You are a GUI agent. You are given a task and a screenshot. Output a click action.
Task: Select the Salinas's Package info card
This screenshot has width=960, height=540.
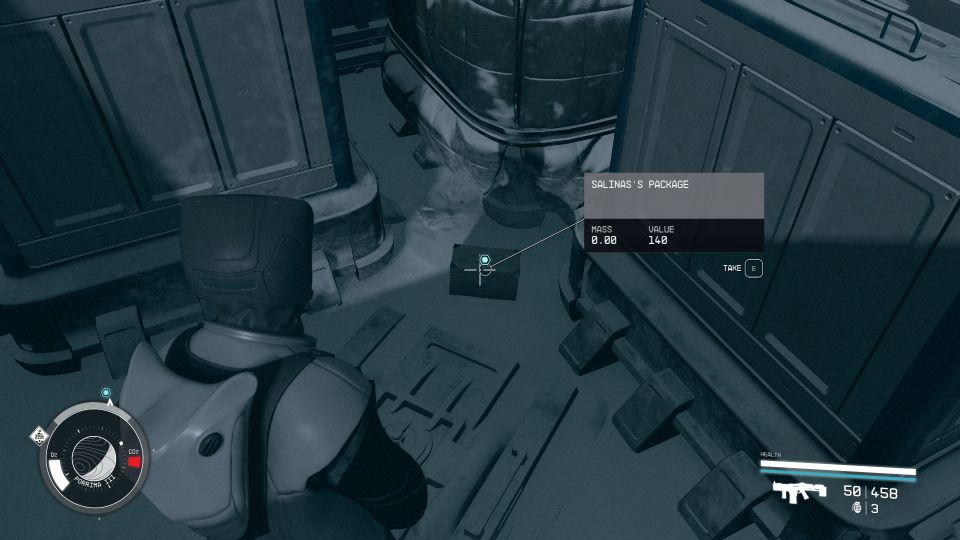coord(674,212)
